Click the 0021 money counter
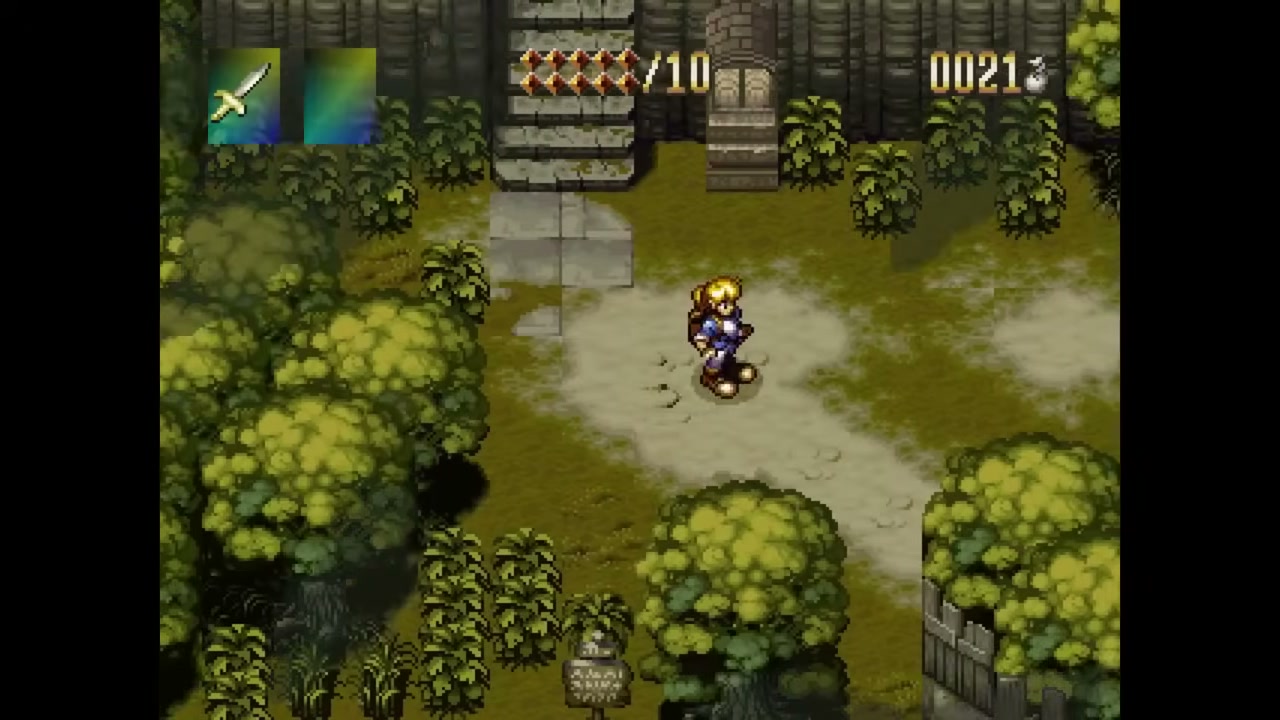This screenshot has width=1280, height=720. point(975,72)
